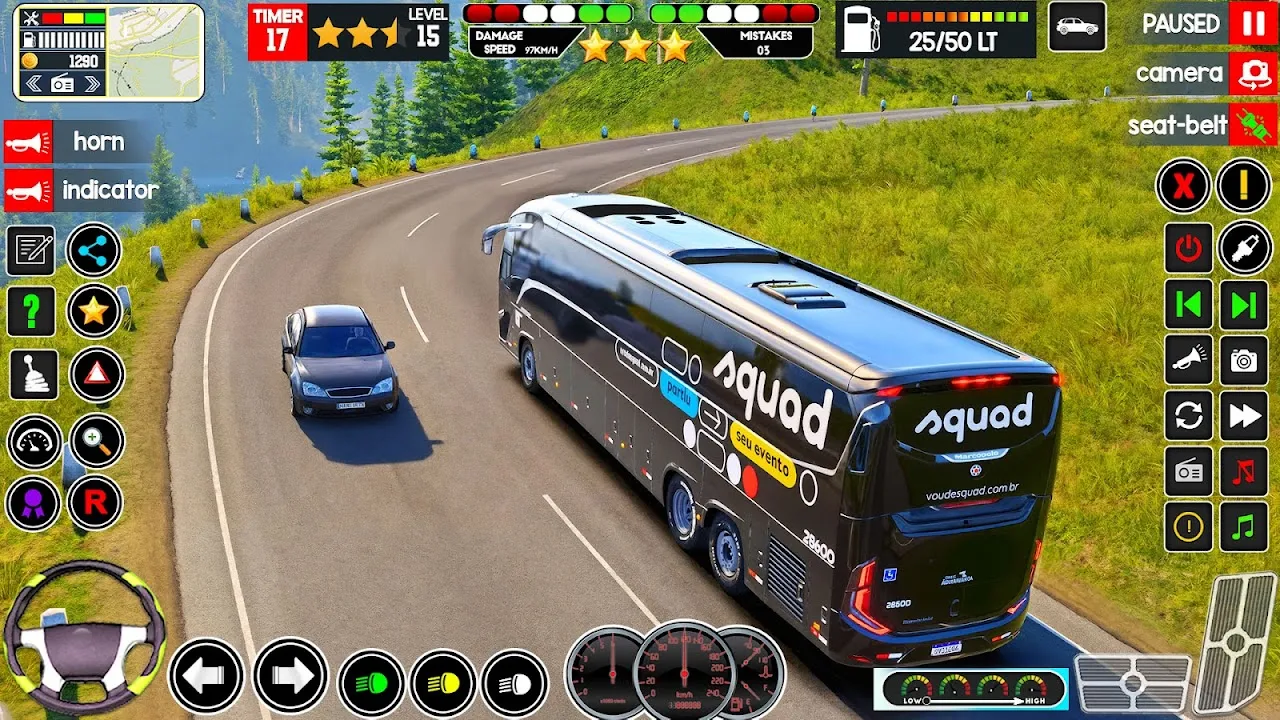1280x720 pixels.
Task: Switch the camera view
Action: coord(1253,73)
